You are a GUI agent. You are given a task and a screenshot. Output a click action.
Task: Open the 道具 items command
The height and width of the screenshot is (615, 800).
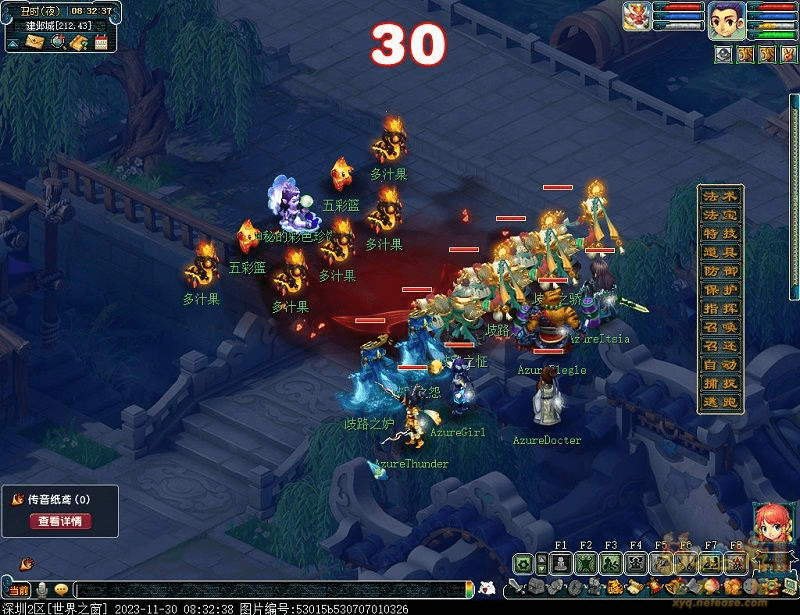(720, 253)
